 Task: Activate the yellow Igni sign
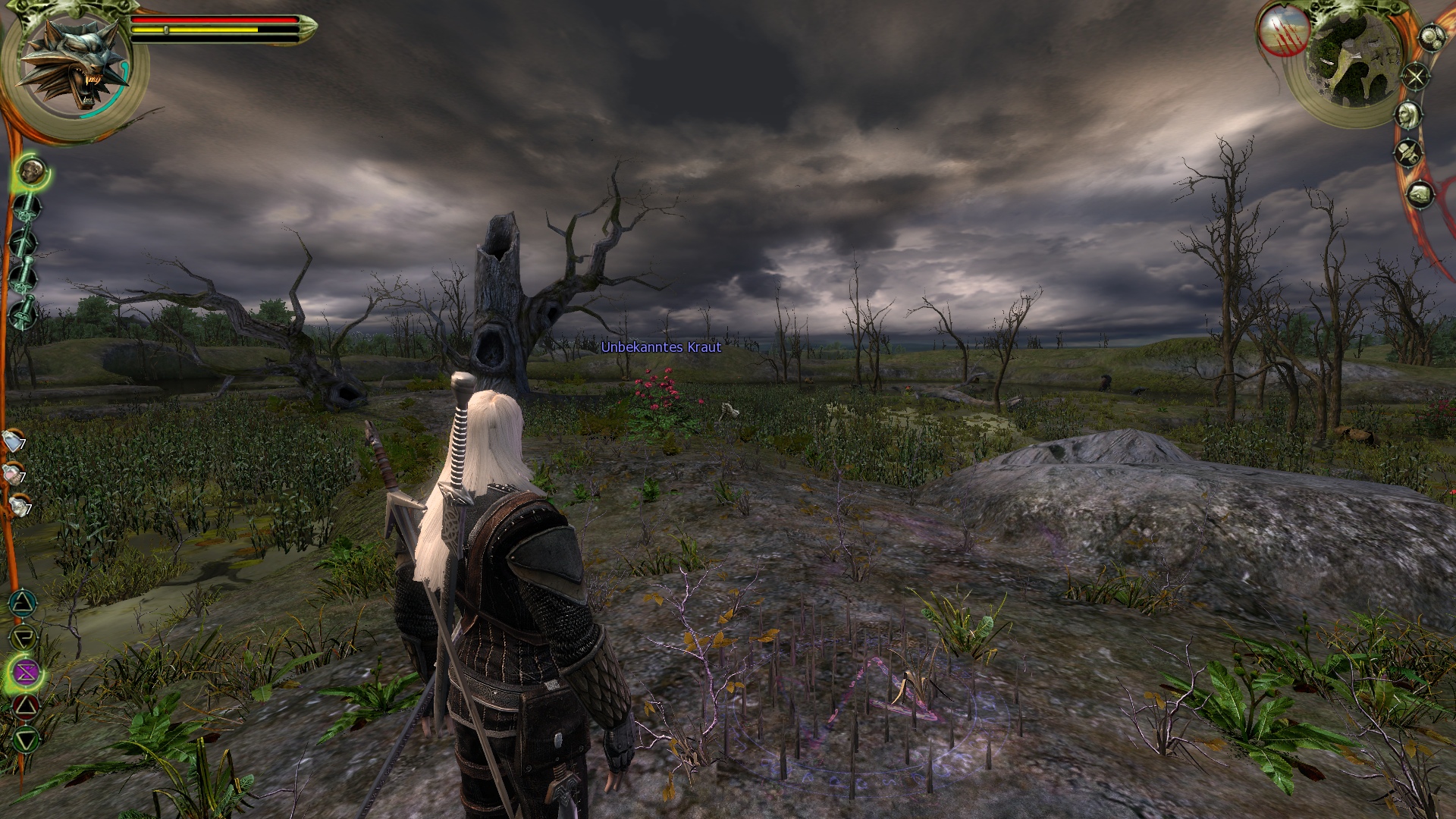pyautogui.click(x=24, y=637)
